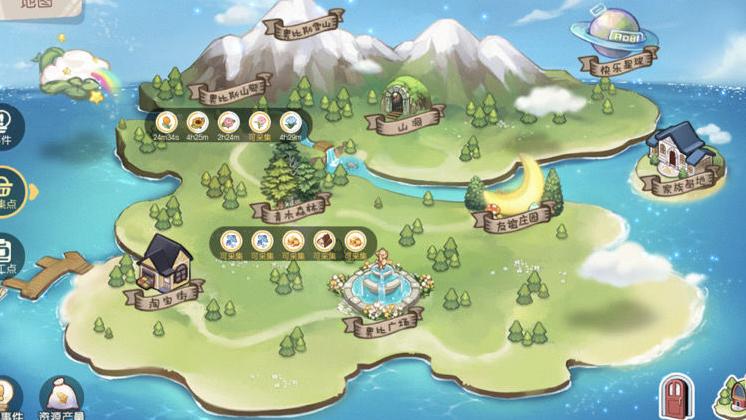746x420 pixels.
Task: Collect the brown ore resource
Action: [x=324, y=240]
